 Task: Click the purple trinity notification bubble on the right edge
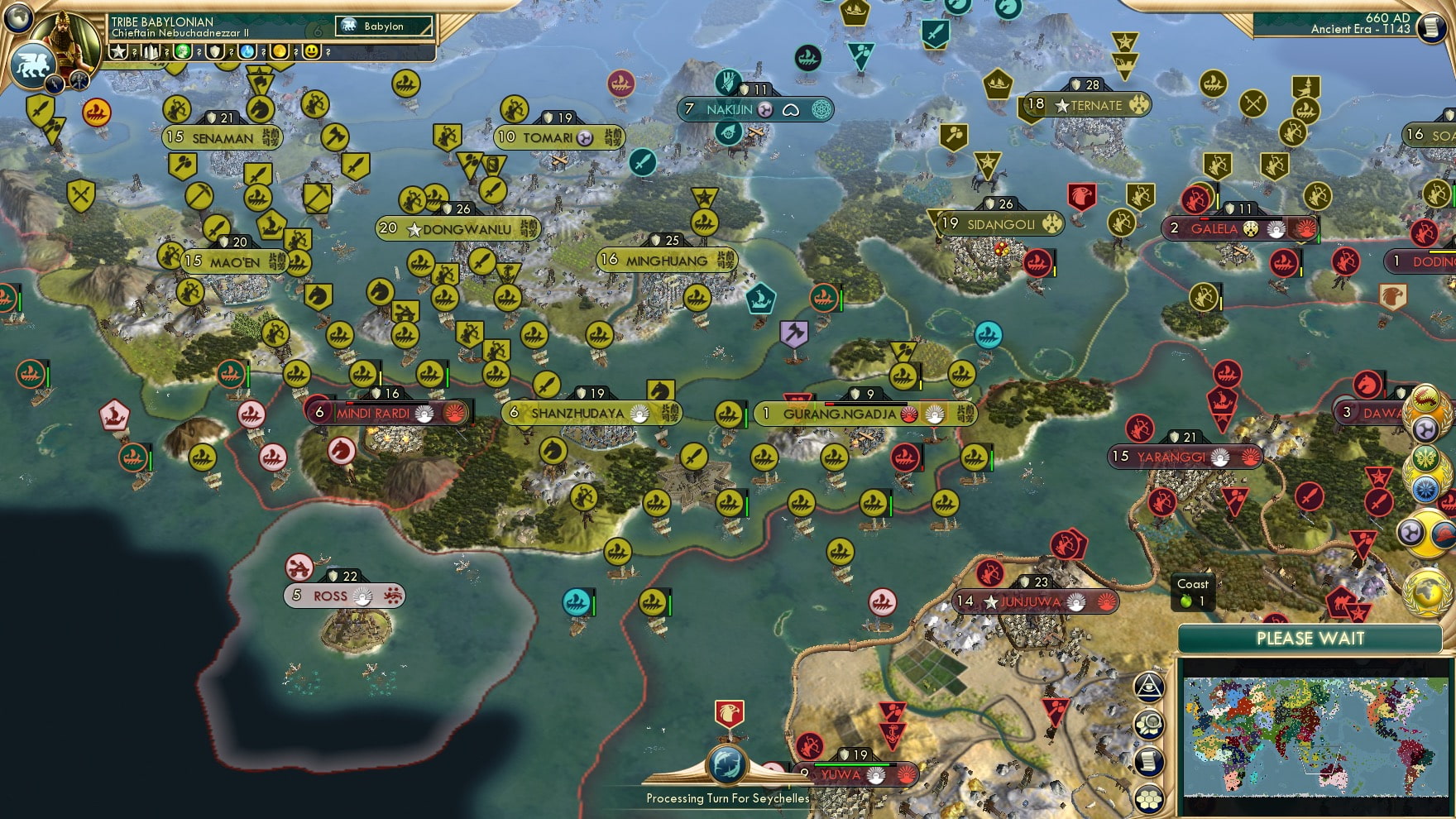tap(1425, 429)
